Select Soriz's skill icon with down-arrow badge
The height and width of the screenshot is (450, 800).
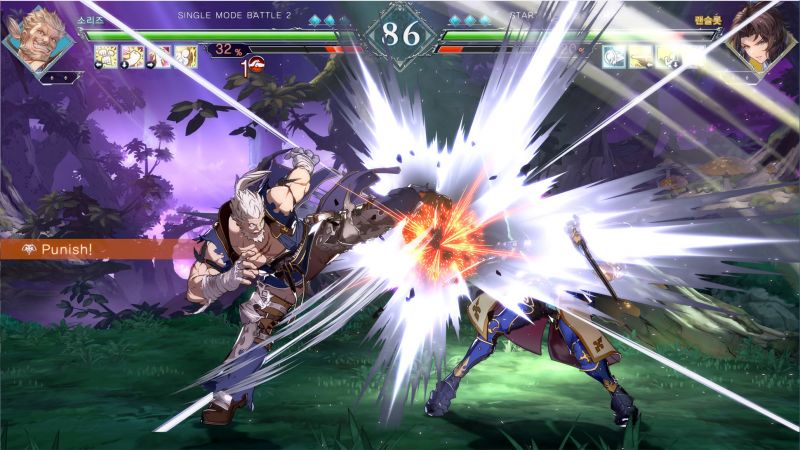pos(133,57)
